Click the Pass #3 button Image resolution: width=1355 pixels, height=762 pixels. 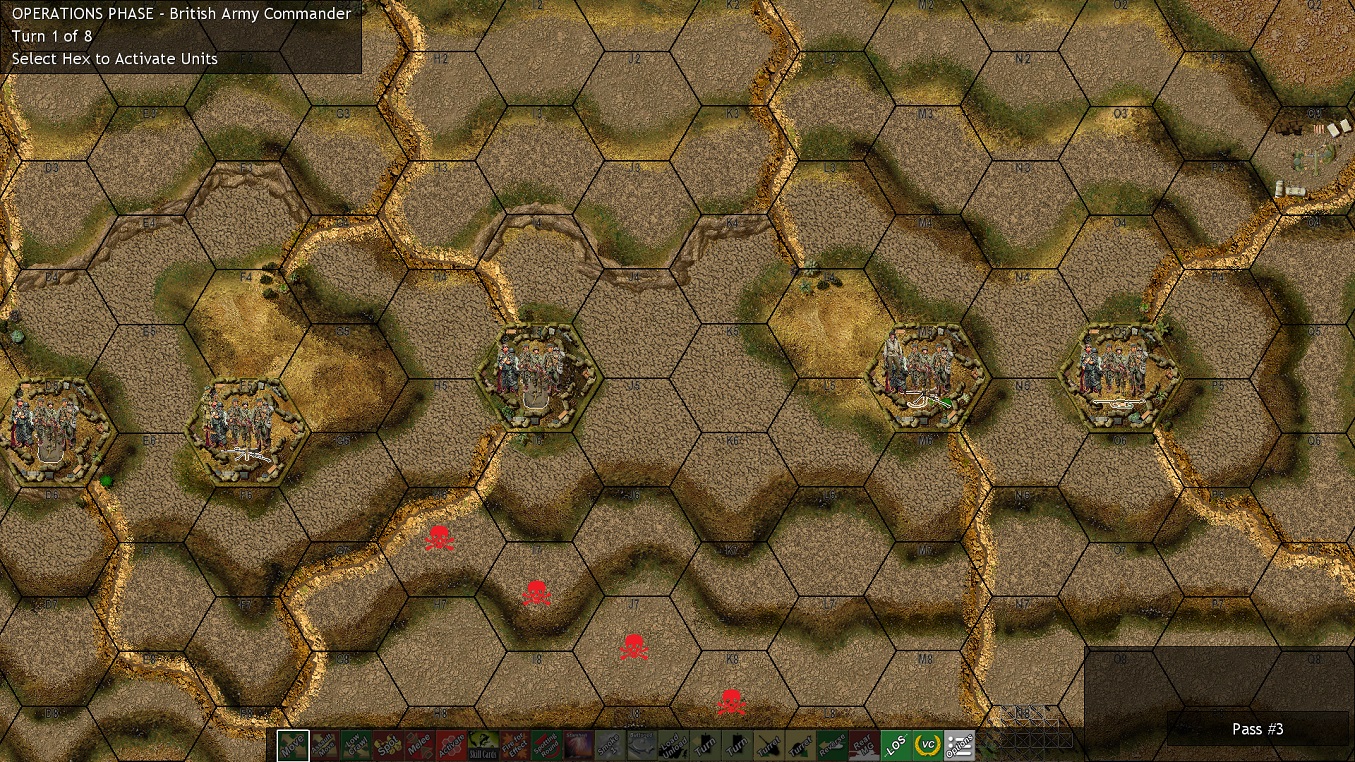1257,729
